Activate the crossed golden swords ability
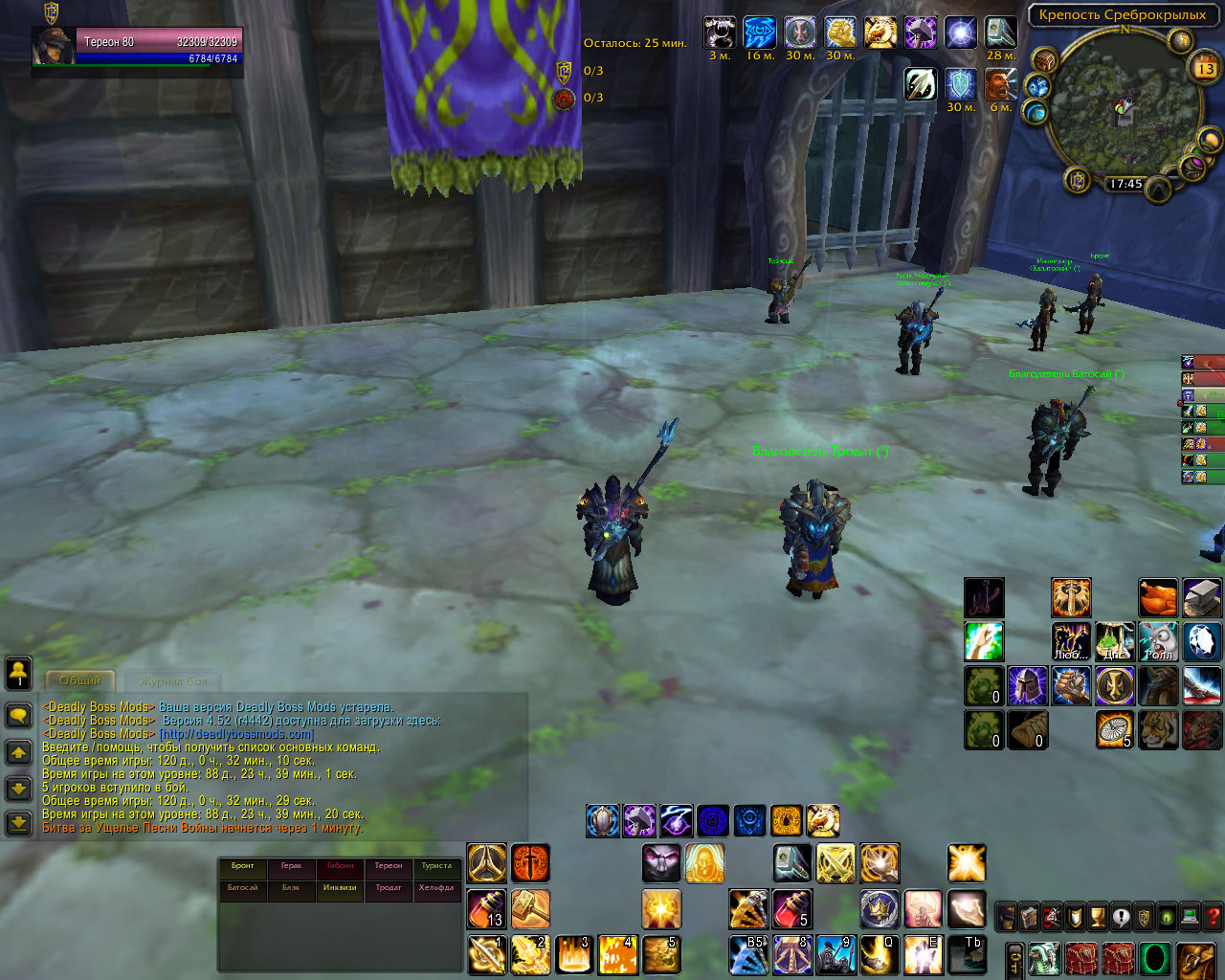Viewport: 1225px width, 980px height. 835,863
